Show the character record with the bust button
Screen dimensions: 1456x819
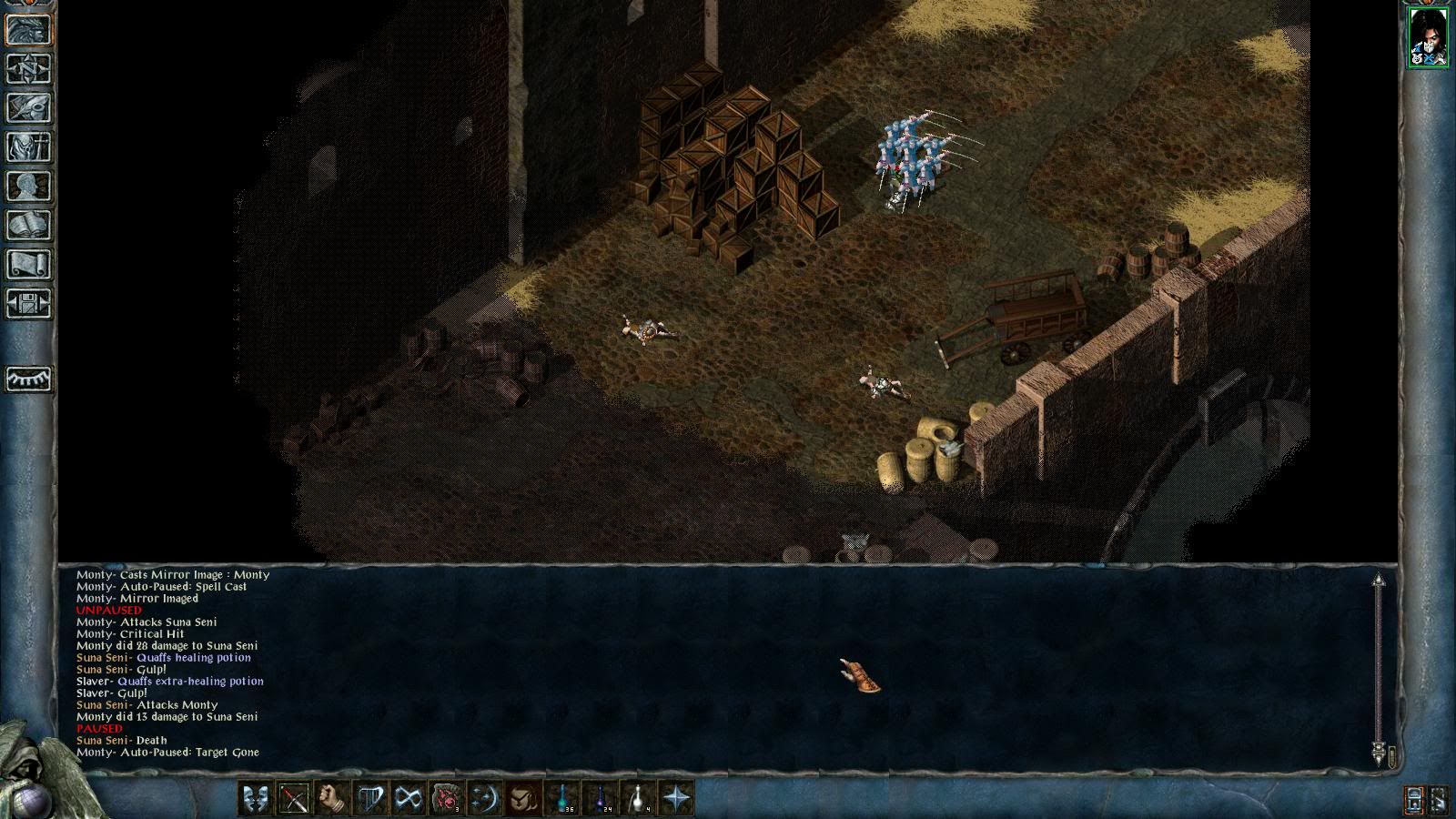[x=29, y=186]
